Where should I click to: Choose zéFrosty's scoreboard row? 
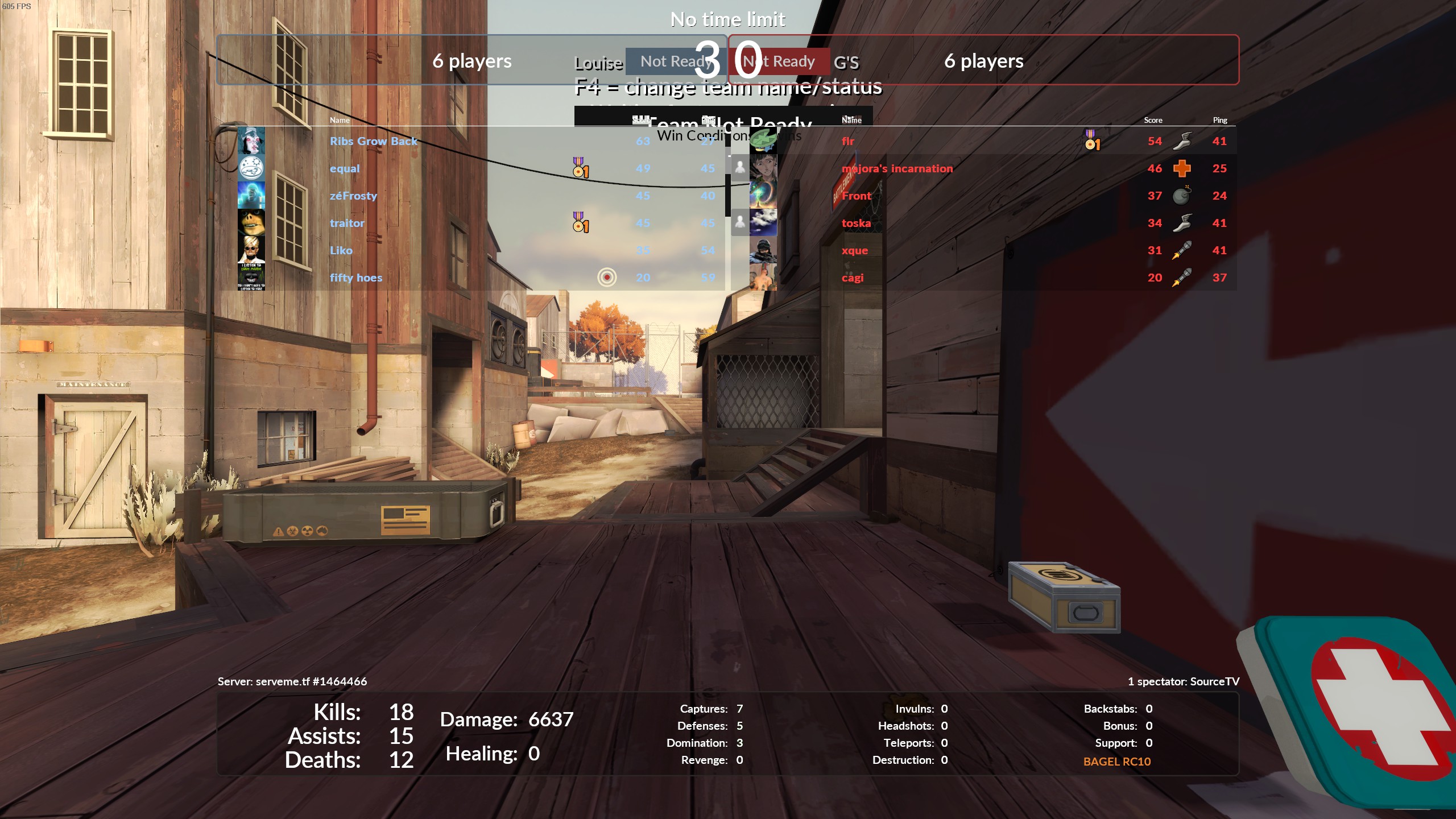coord(353,196)
